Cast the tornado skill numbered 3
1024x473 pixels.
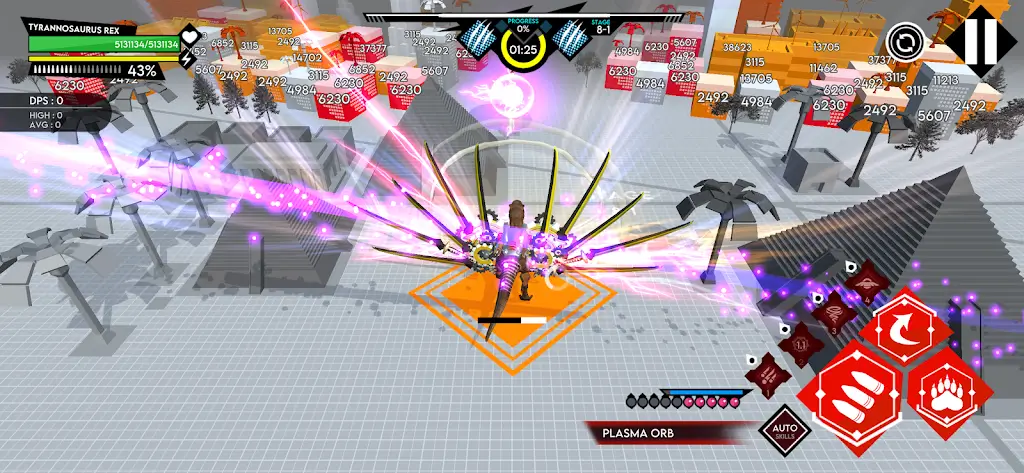836,315
